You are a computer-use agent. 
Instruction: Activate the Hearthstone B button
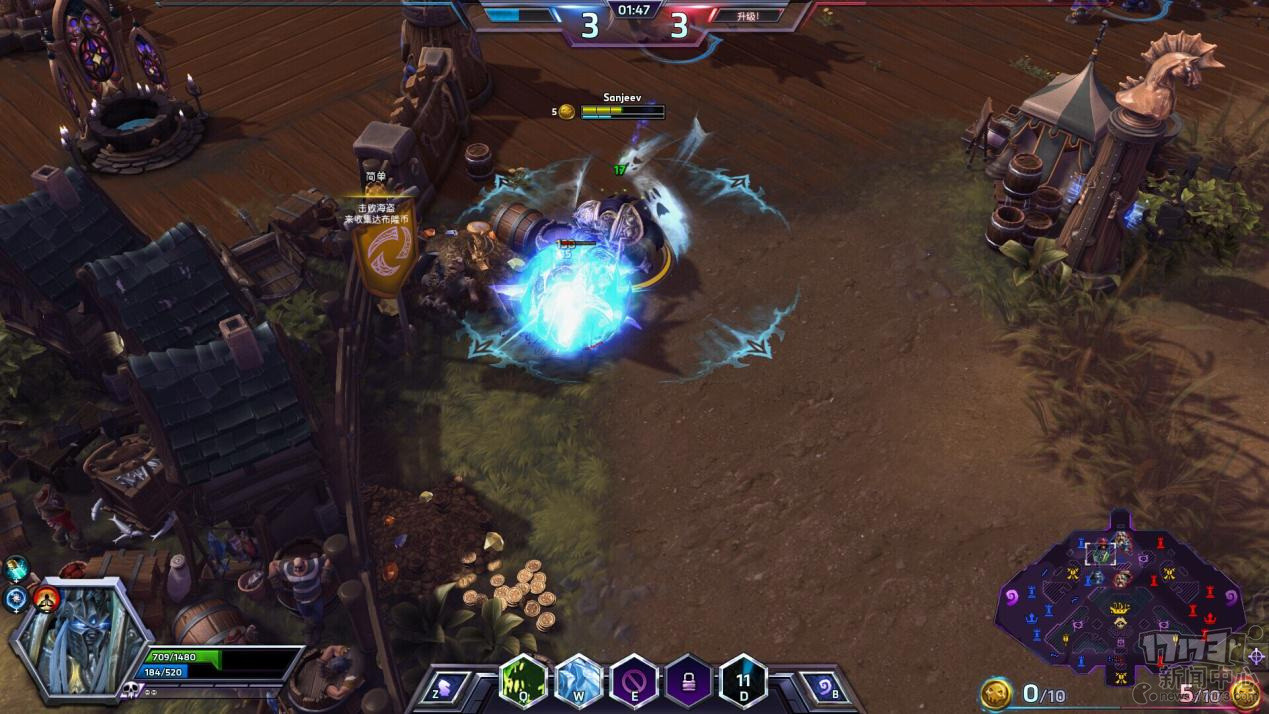tap(824, 687)
